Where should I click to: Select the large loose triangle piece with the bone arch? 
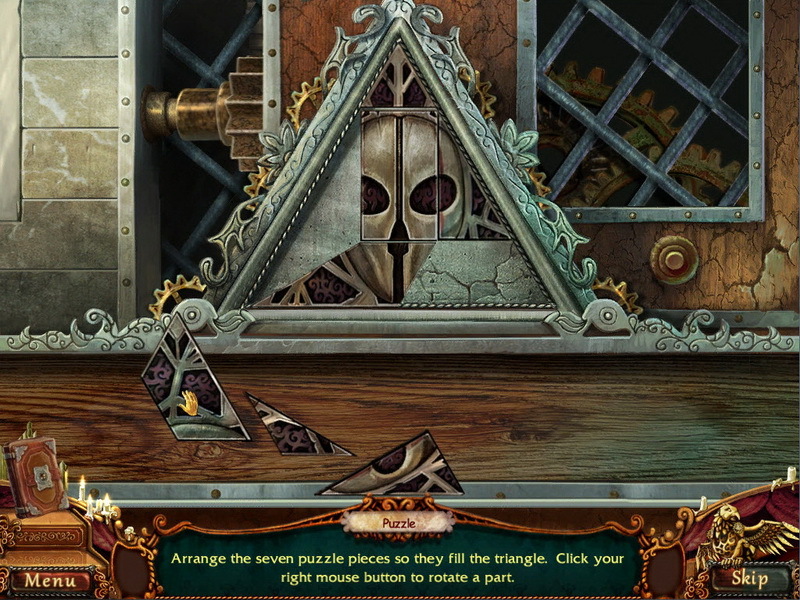pos(403,470)
